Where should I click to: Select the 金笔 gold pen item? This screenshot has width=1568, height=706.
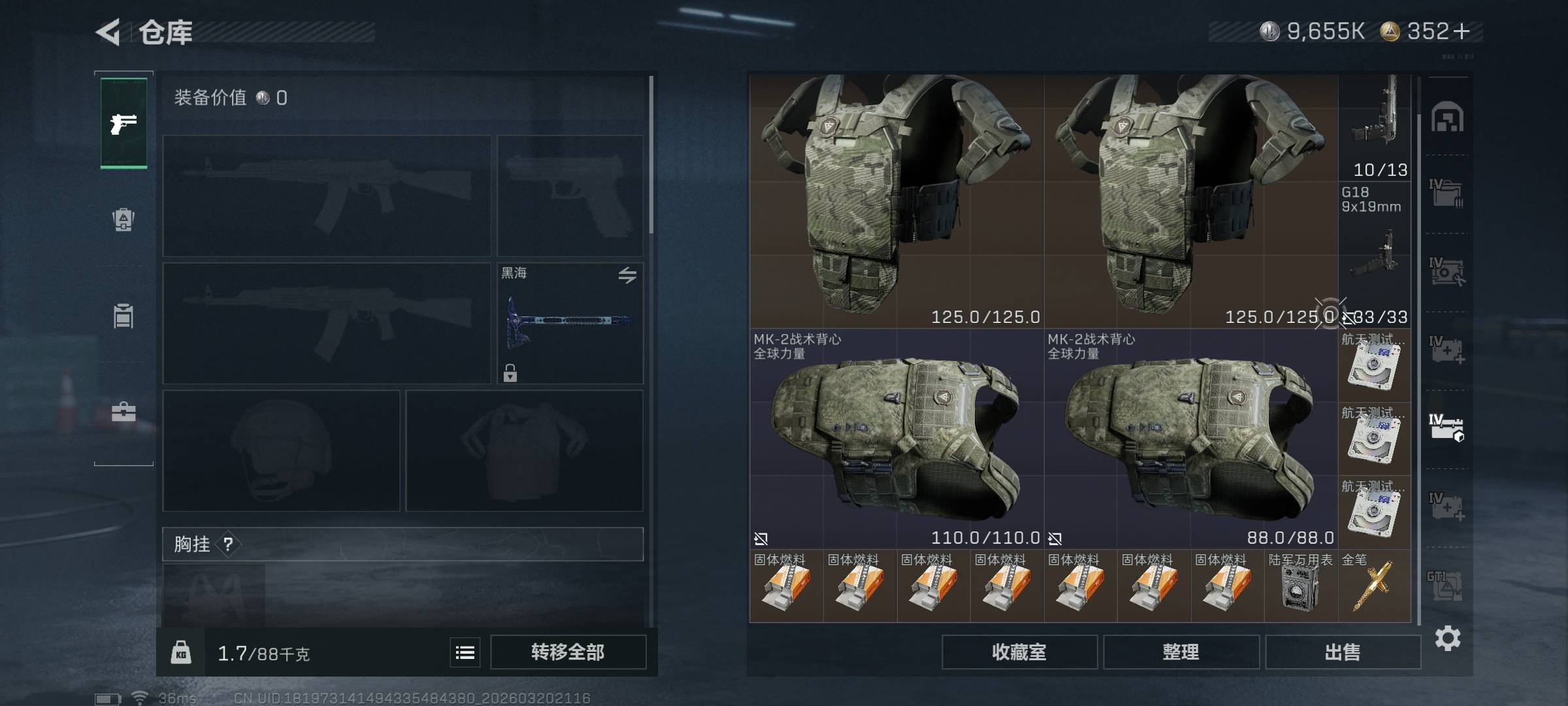point(1373,586)
